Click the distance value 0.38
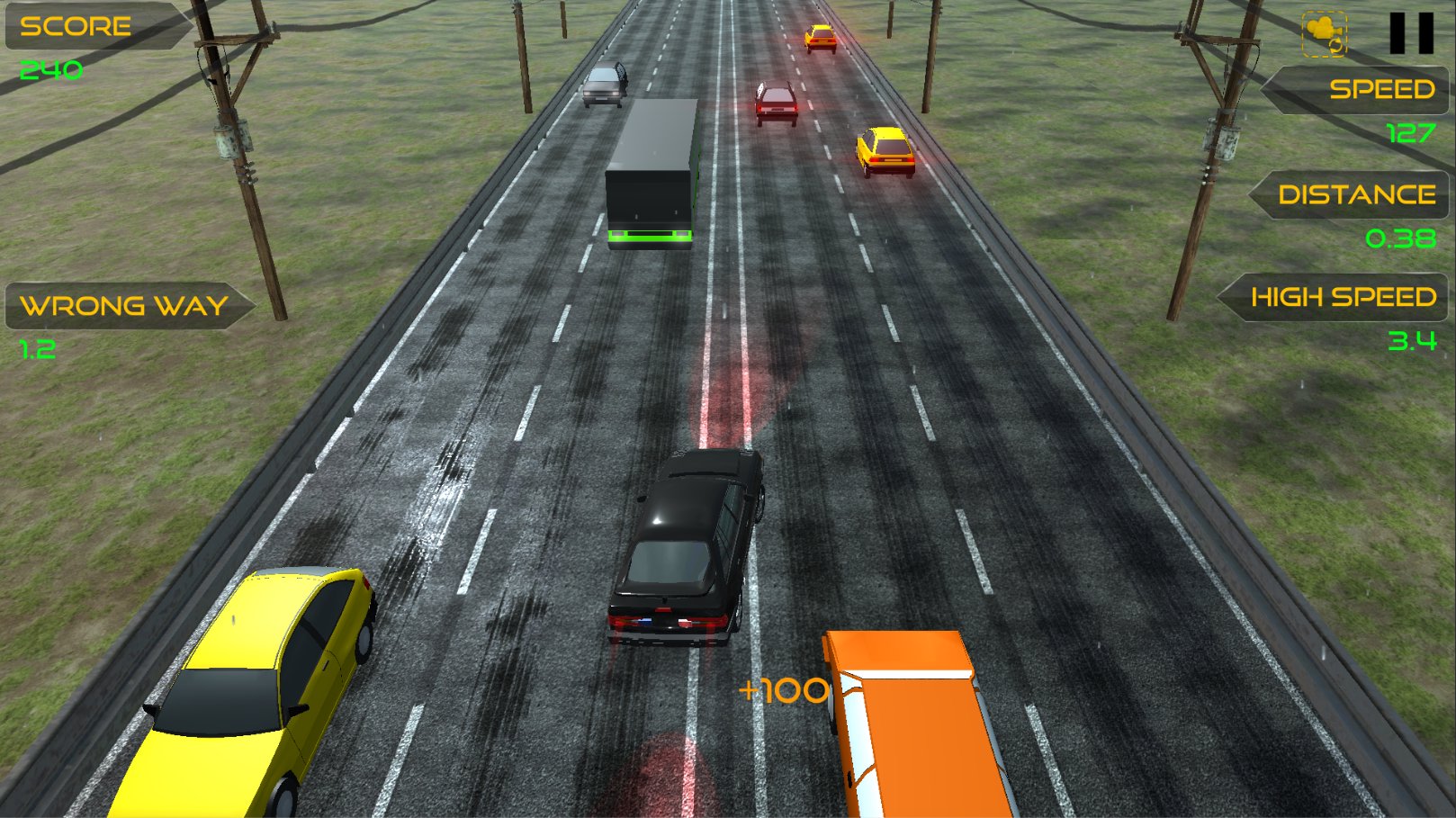 tap(1400, 238)
